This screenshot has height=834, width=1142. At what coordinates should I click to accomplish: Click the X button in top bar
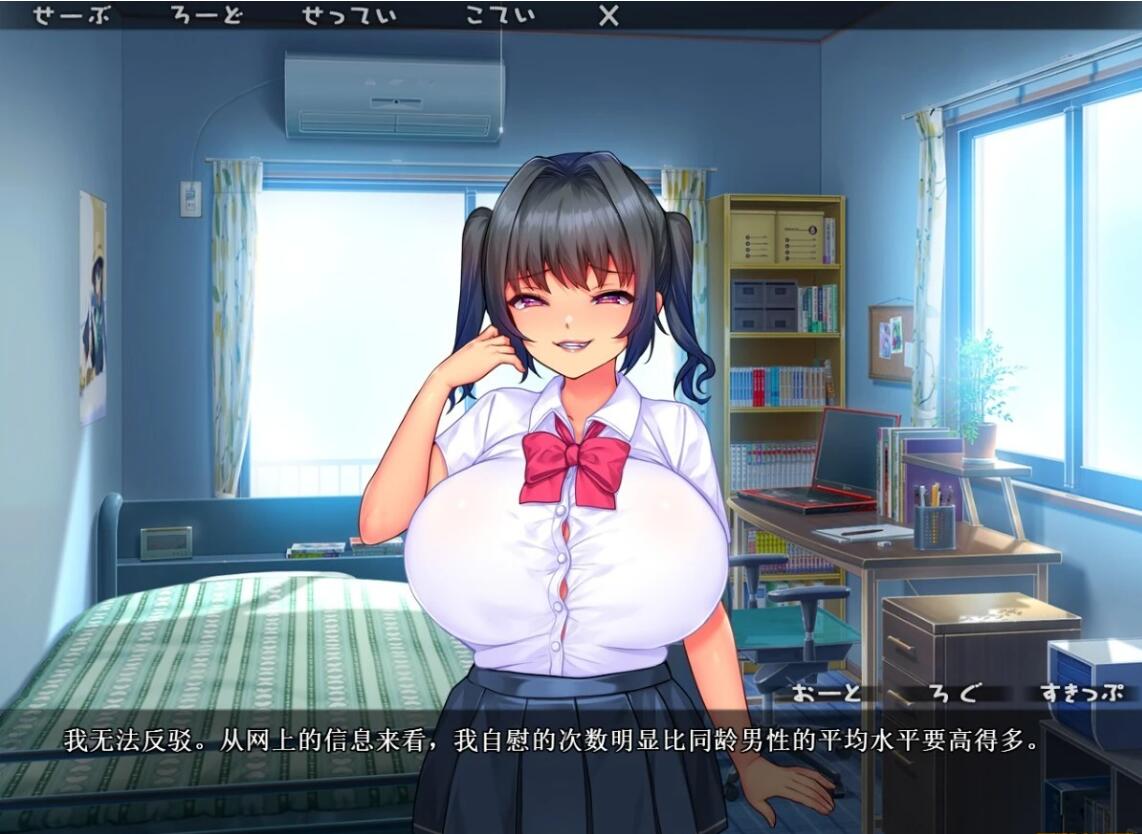(x=608, y=16)
